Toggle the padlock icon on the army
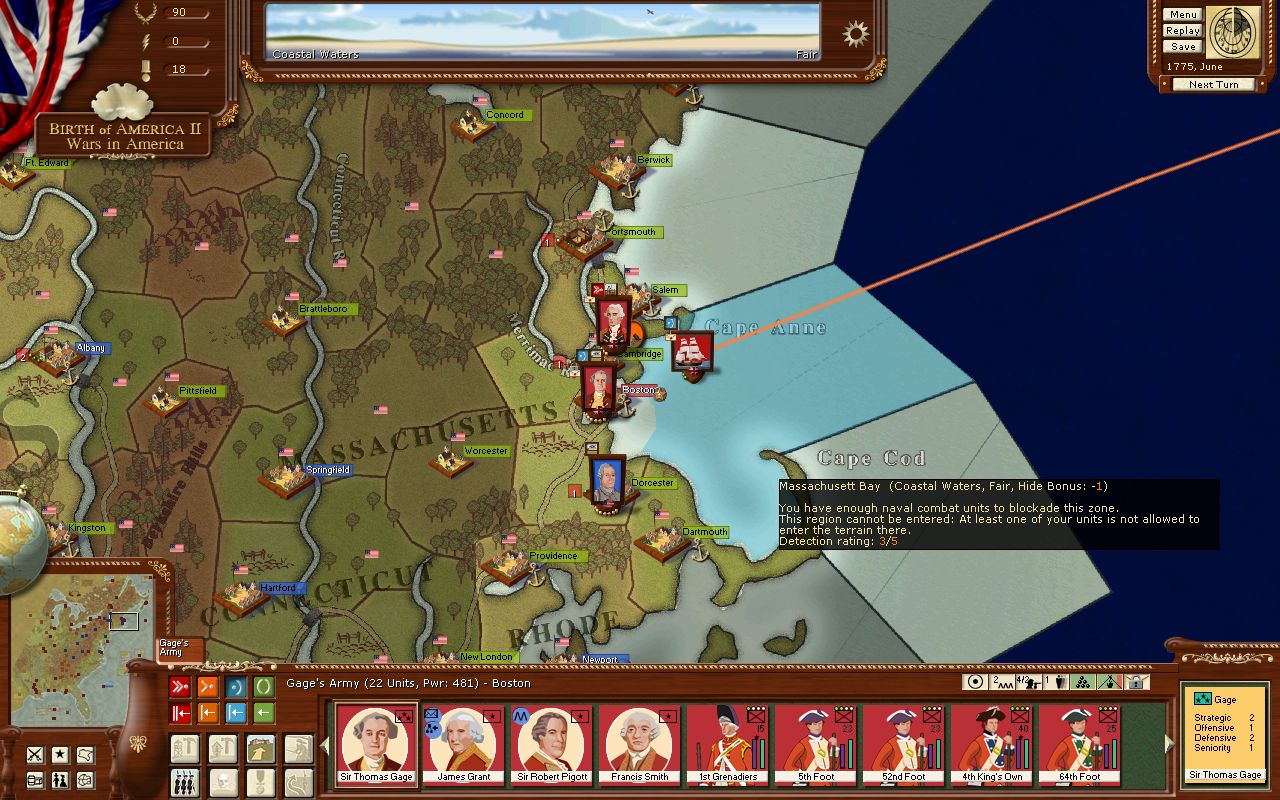 click(1135, 682)
